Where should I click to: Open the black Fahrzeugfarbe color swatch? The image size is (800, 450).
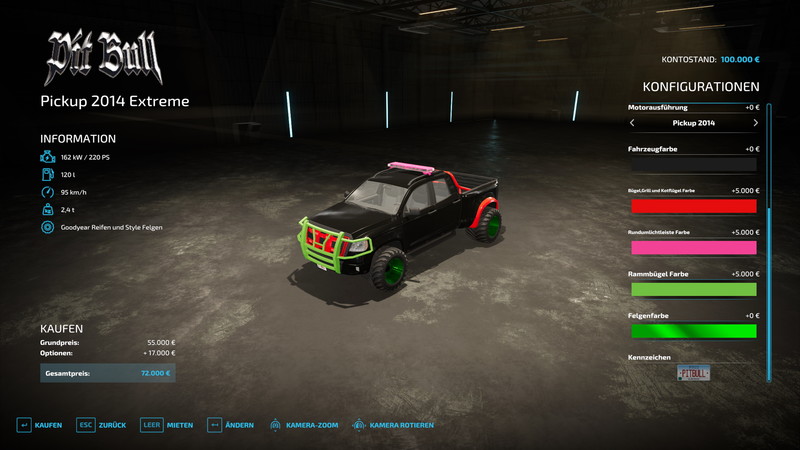point(693,165)
